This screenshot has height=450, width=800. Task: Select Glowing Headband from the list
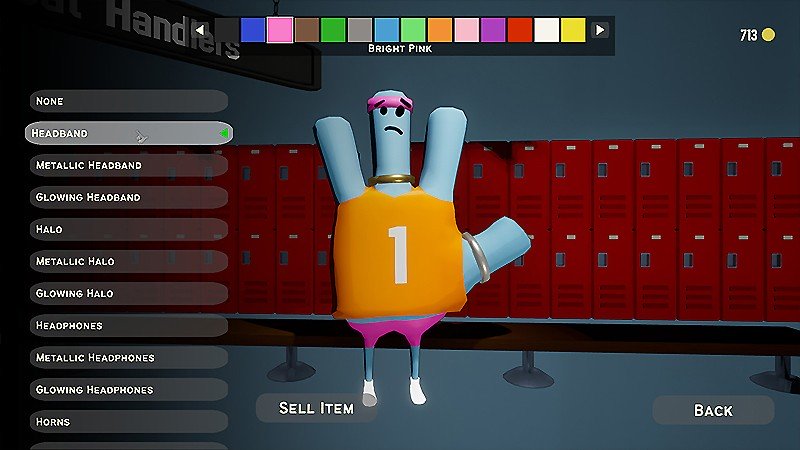point(126,197)
